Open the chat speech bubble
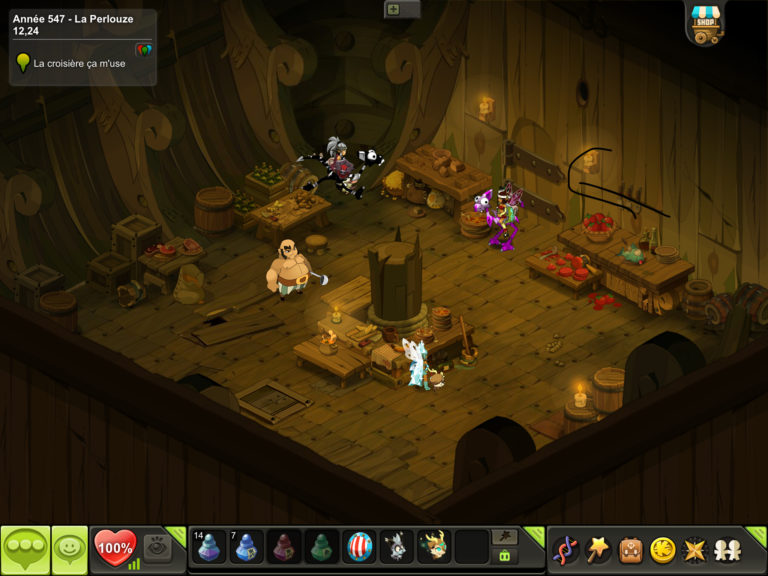The height and width of the screenshot is (576, 768). click(25, 549)
